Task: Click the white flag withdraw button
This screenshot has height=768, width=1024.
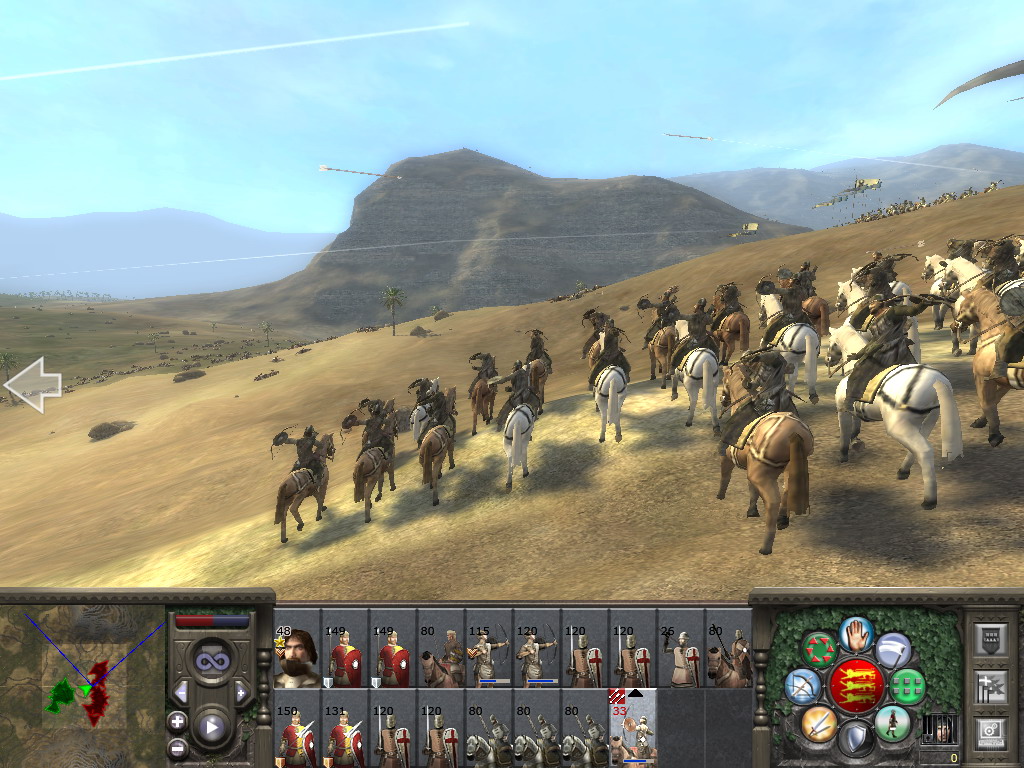Action: pyautogui.click(x=893, y=649)
